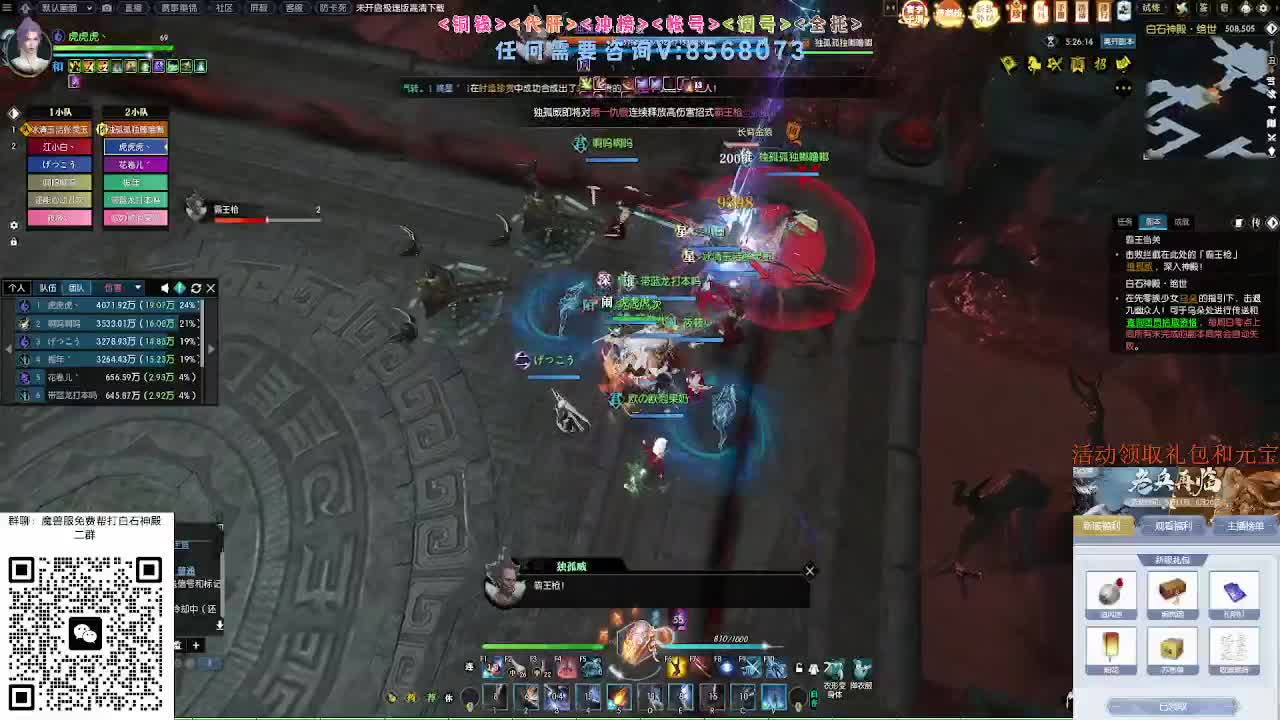Activate the flame skill bound to key 5
Screen dimensions: 1280x720
coord(620,696)
